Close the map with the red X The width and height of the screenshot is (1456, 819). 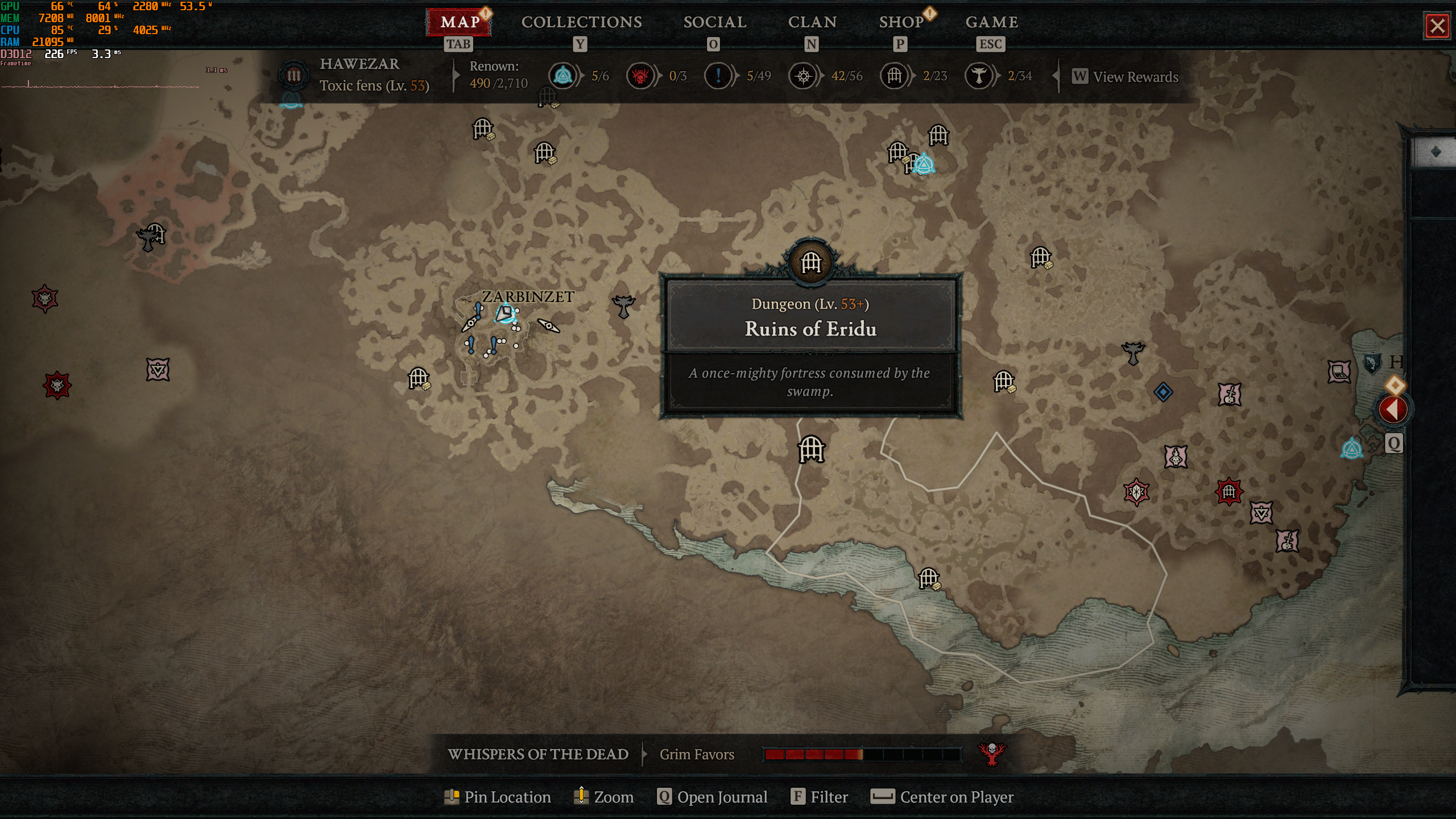(1437, 26)
